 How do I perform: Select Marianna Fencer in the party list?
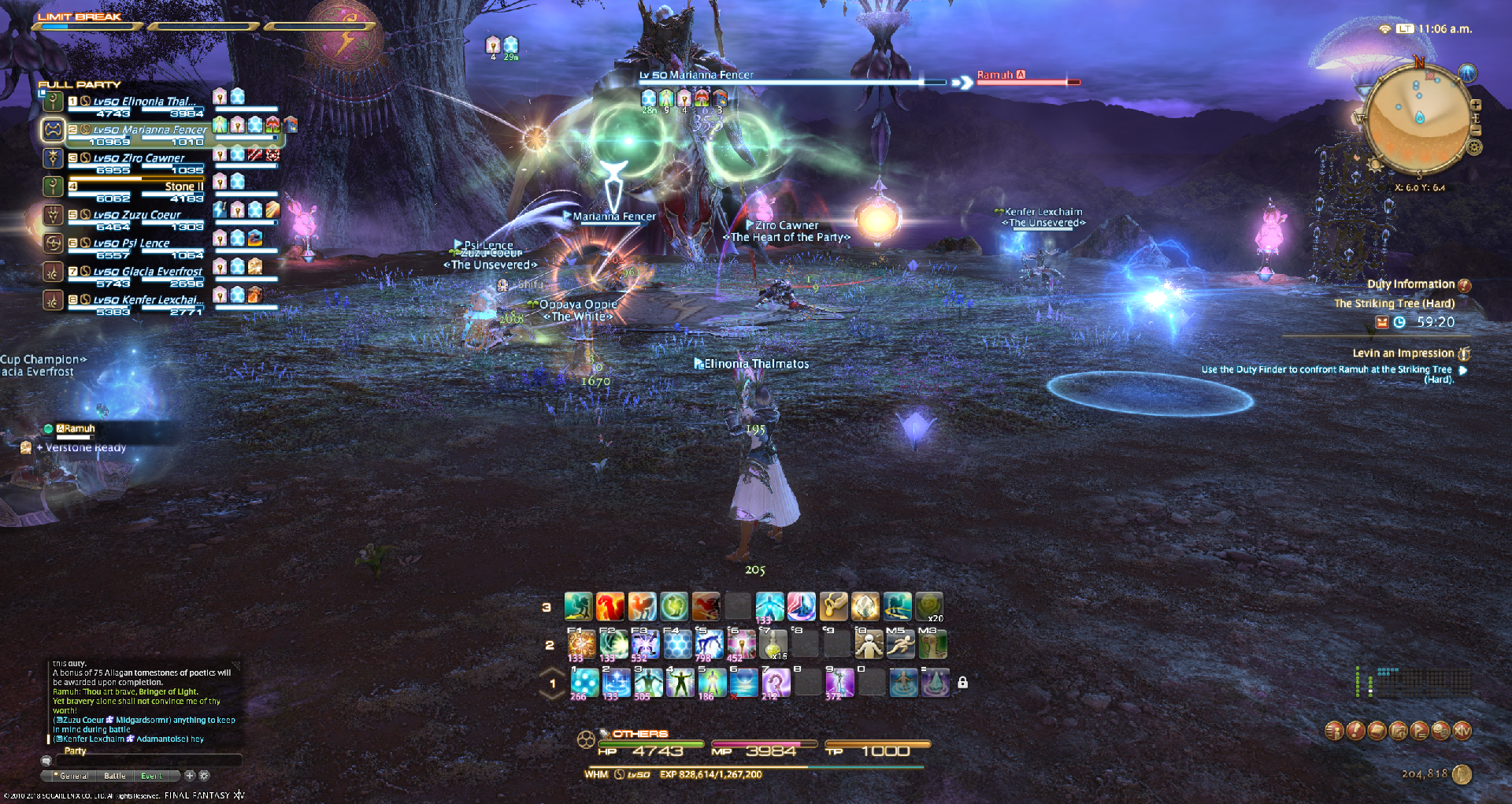[x=150, y=130]
